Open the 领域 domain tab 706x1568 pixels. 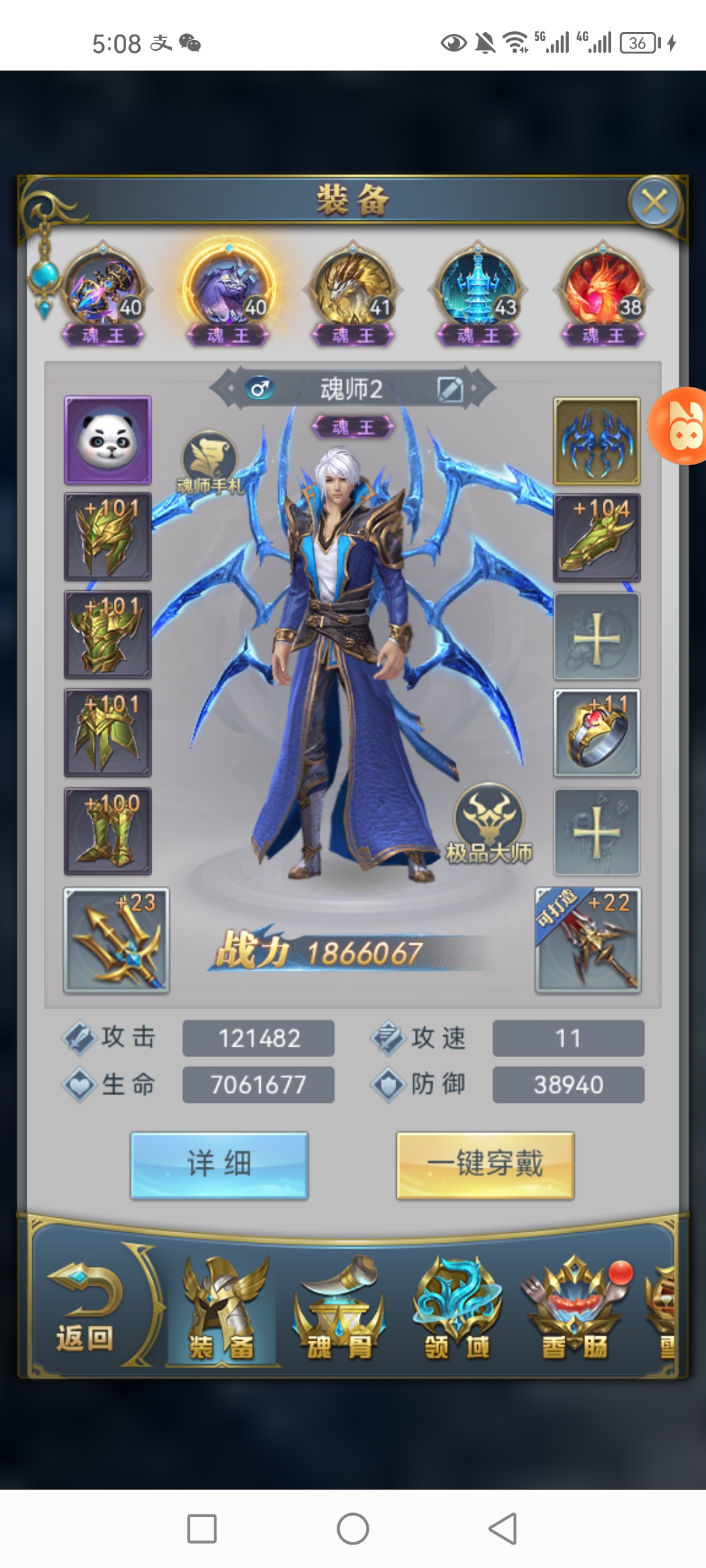tap(457, 1309)
